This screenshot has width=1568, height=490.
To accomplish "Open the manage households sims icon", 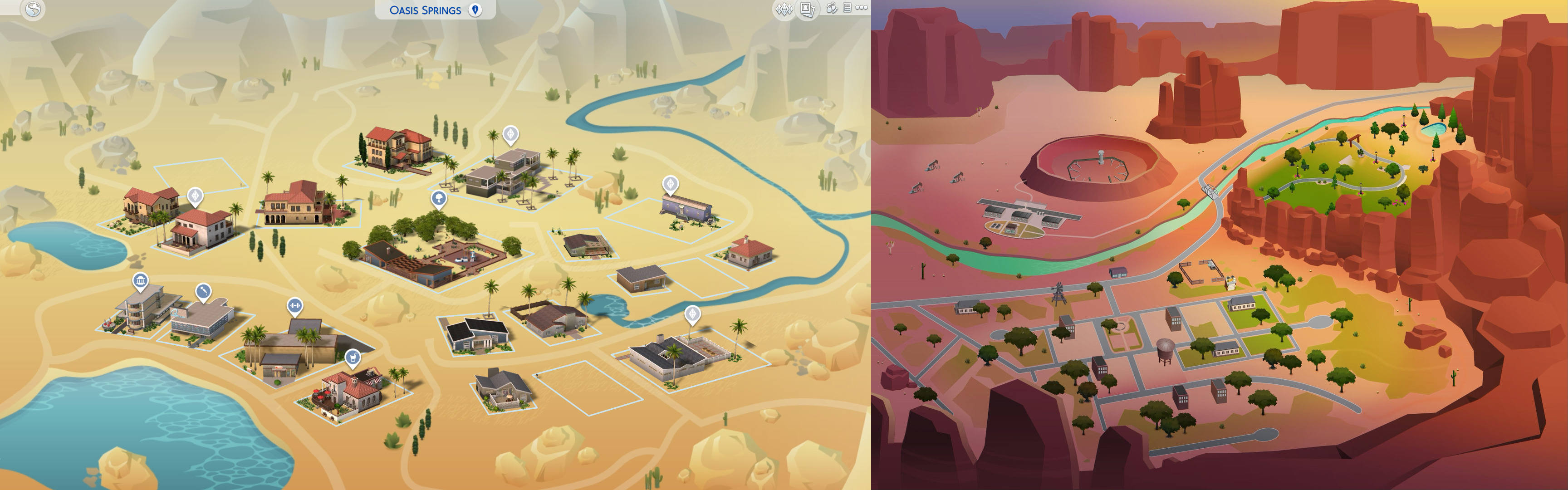I will tap(832, 9).
